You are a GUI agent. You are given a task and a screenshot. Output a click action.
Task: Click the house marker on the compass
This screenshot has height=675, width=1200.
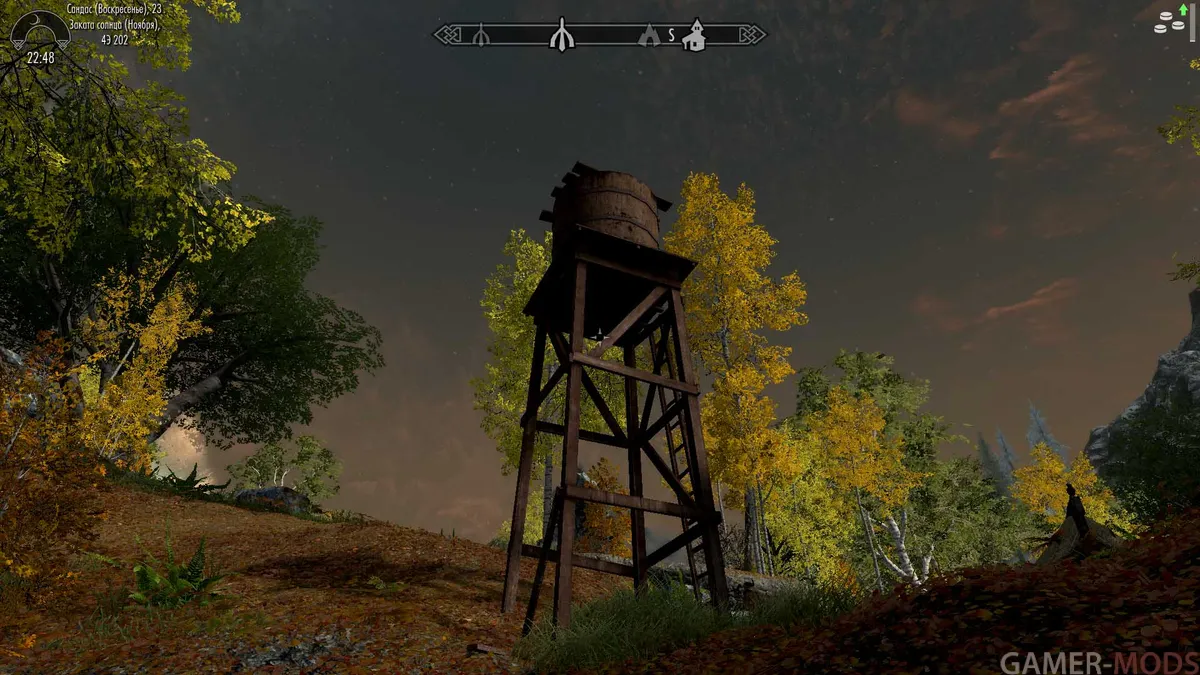(694, 35)
